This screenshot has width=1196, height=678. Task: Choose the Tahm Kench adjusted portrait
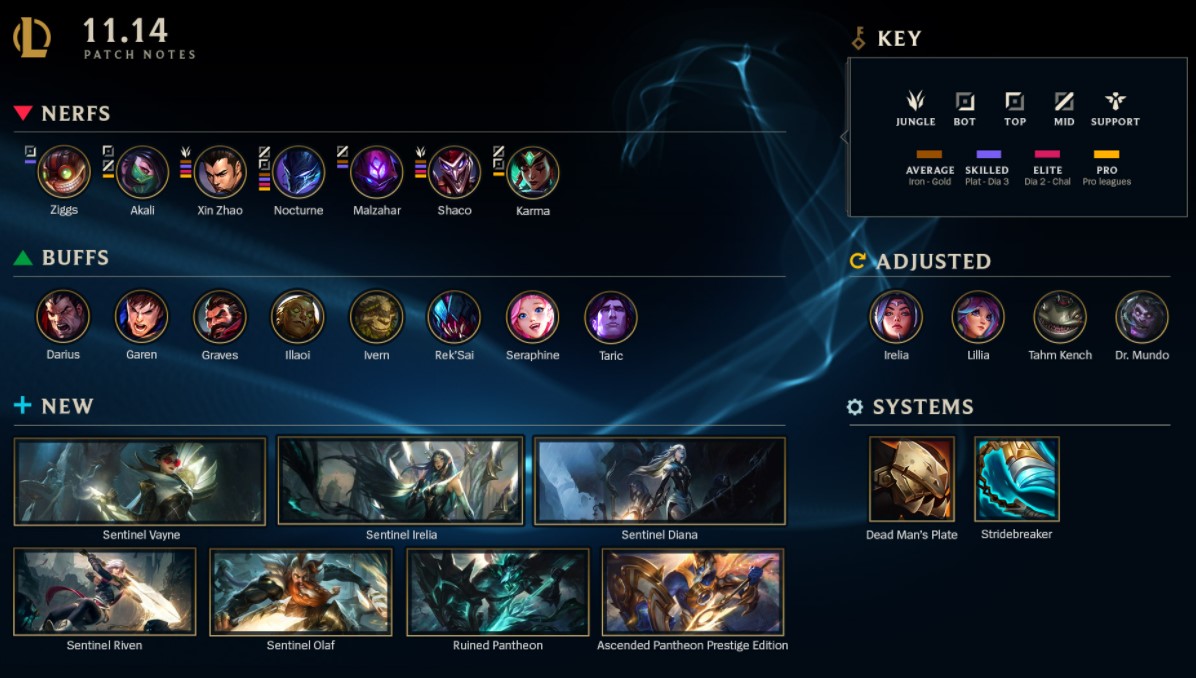1059,317
